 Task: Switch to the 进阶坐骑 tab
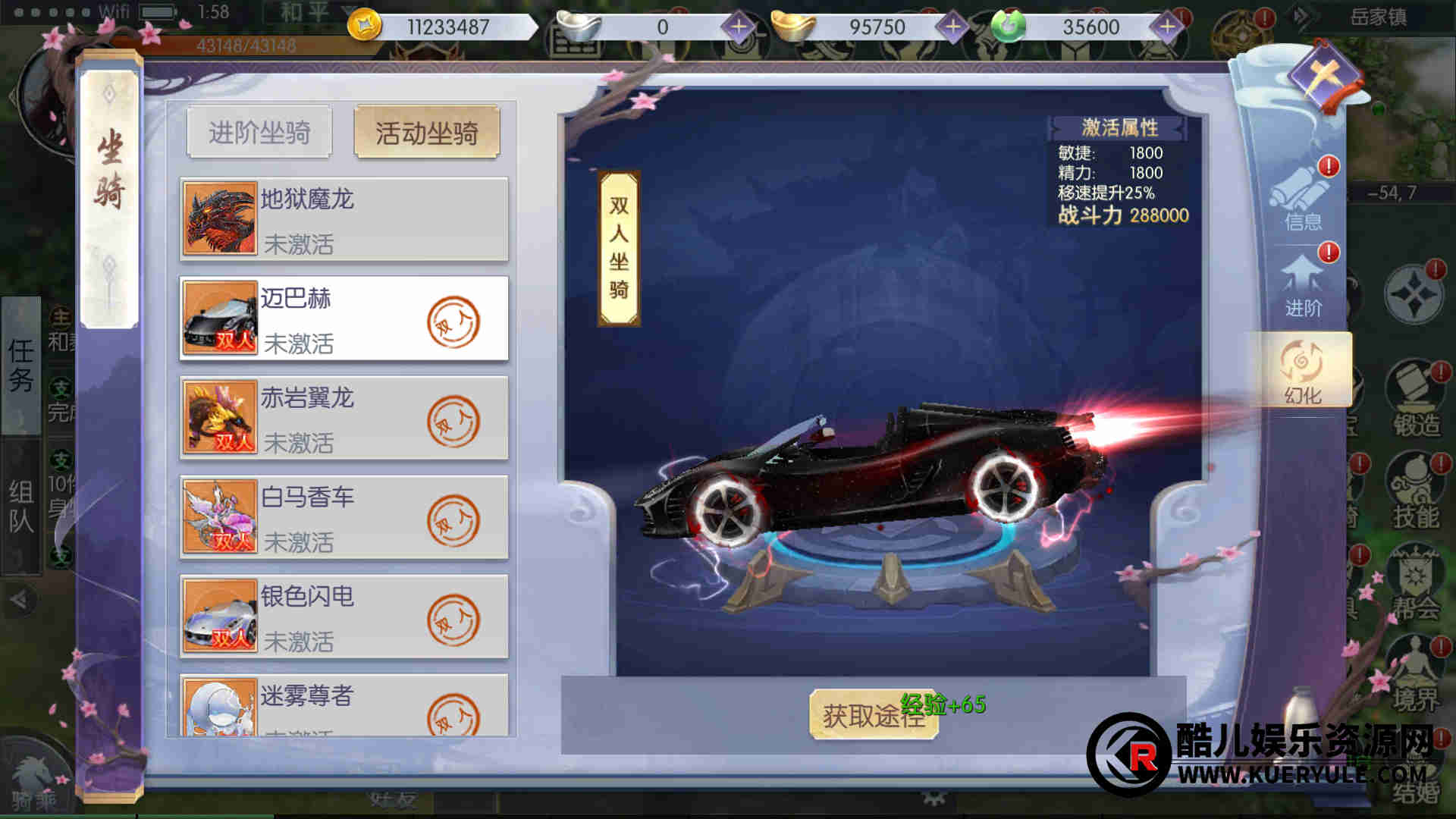259,133
